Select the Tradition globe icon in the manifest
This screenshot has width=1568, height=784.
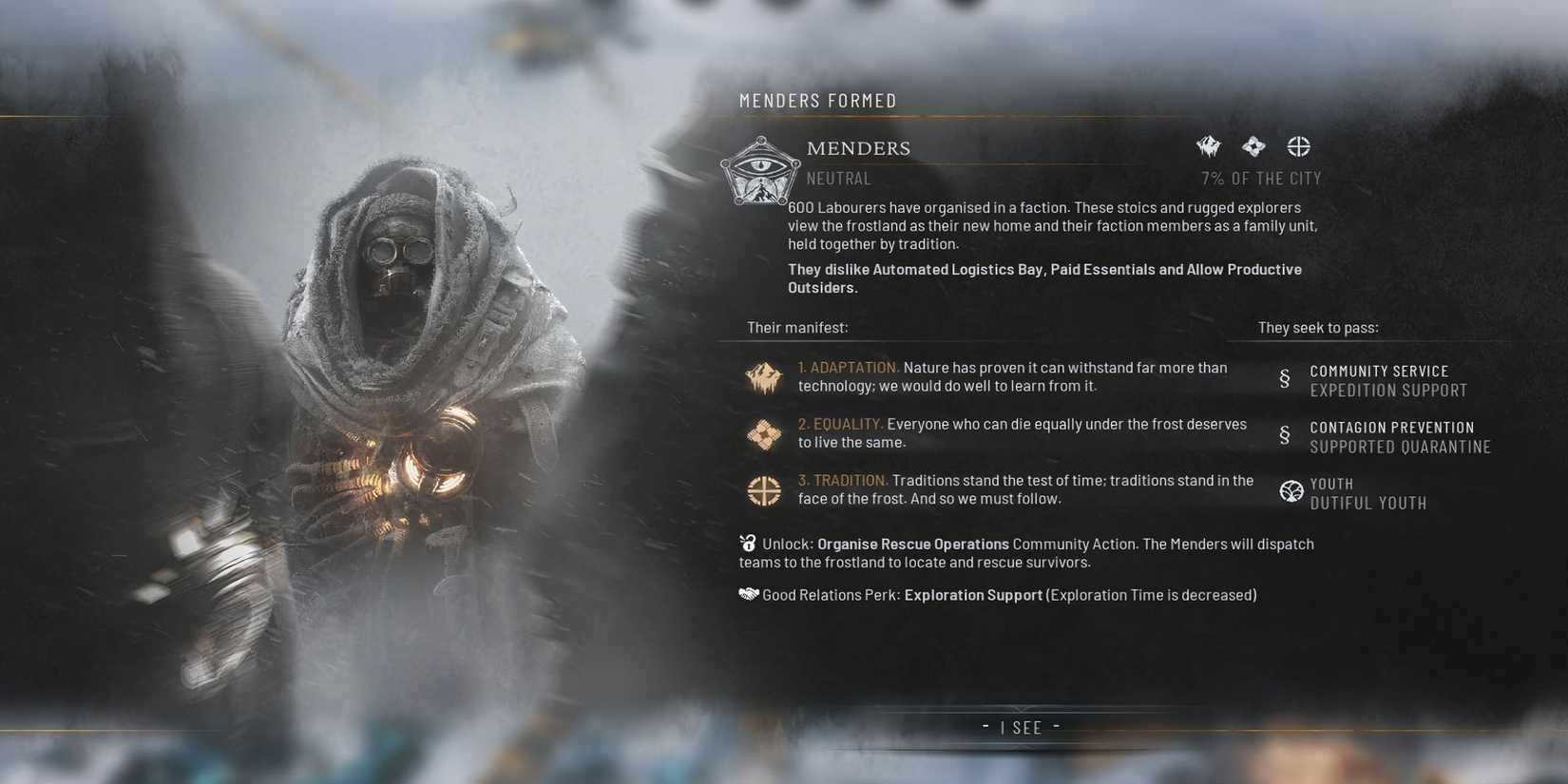point(763,490)
